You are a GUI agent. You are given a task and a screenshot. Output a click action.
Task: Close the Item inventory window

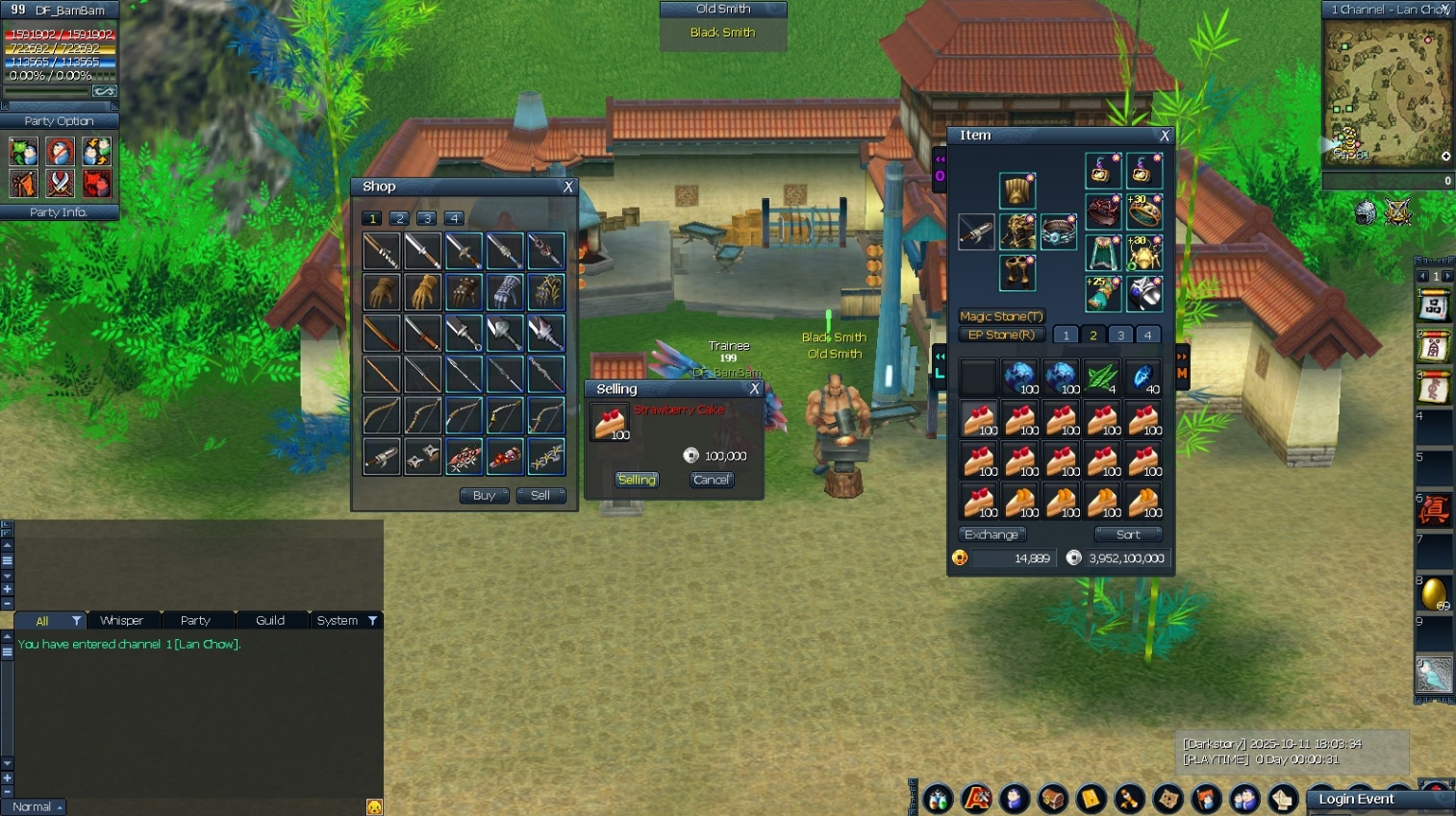(1165, 136)
